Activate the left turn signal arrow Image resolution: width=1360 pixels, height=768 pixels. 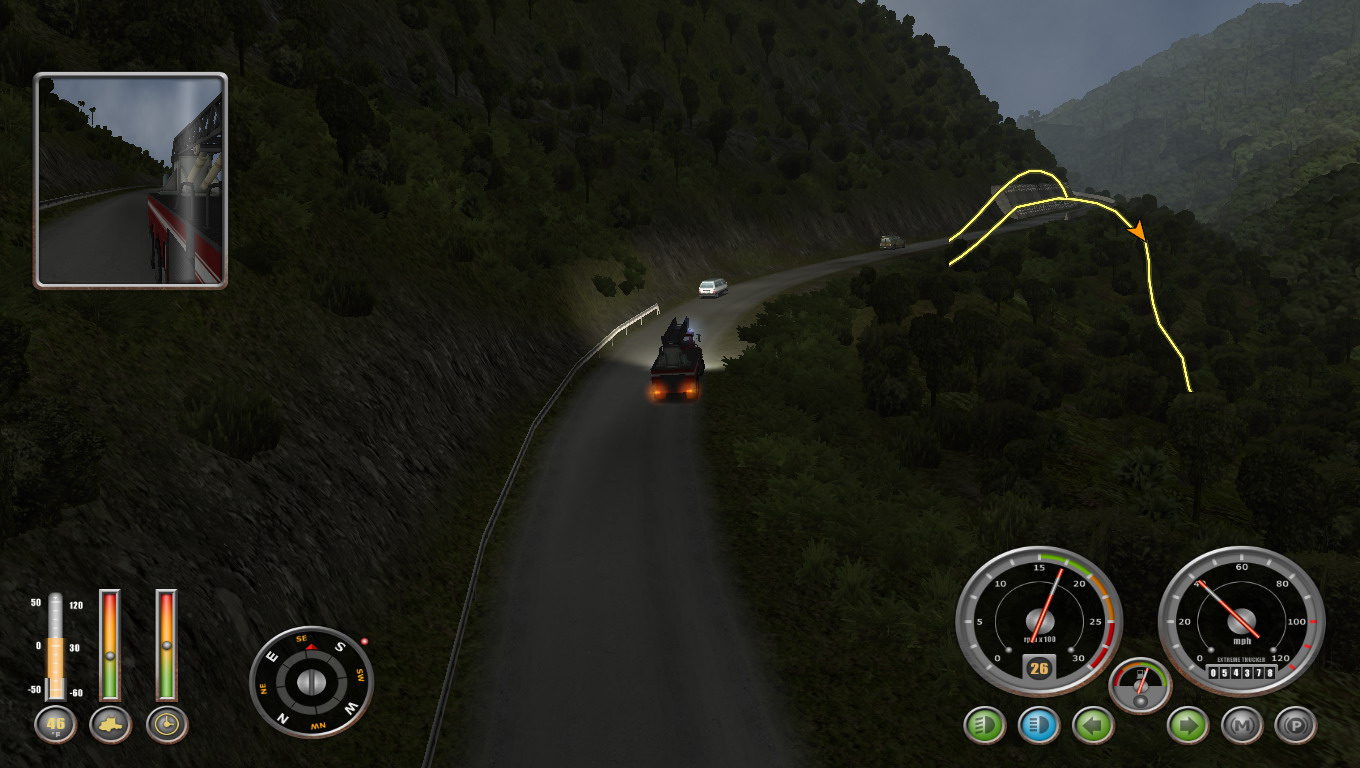(x=1093, y=725)
